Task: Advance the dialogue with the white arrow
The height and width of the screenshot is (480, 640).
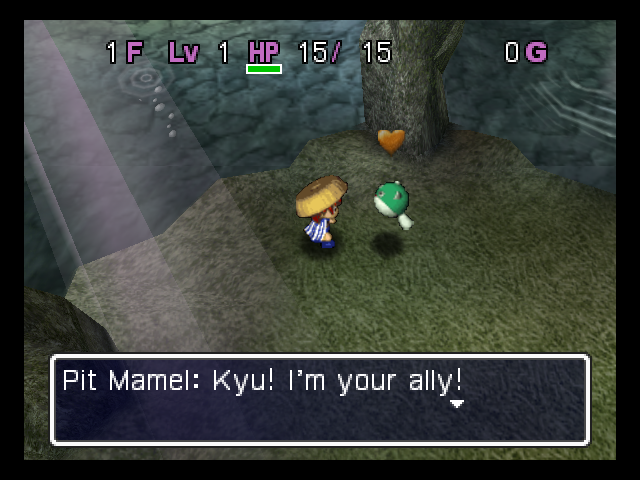Action: click(x=457, y=404)
